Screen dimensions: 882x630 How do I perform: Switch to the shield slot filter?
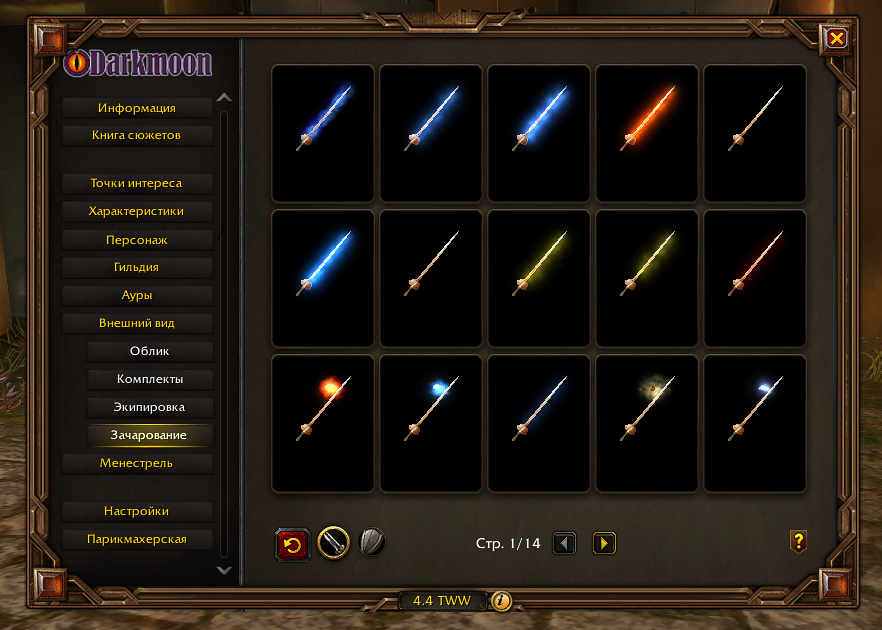click(x=372, y=543)
